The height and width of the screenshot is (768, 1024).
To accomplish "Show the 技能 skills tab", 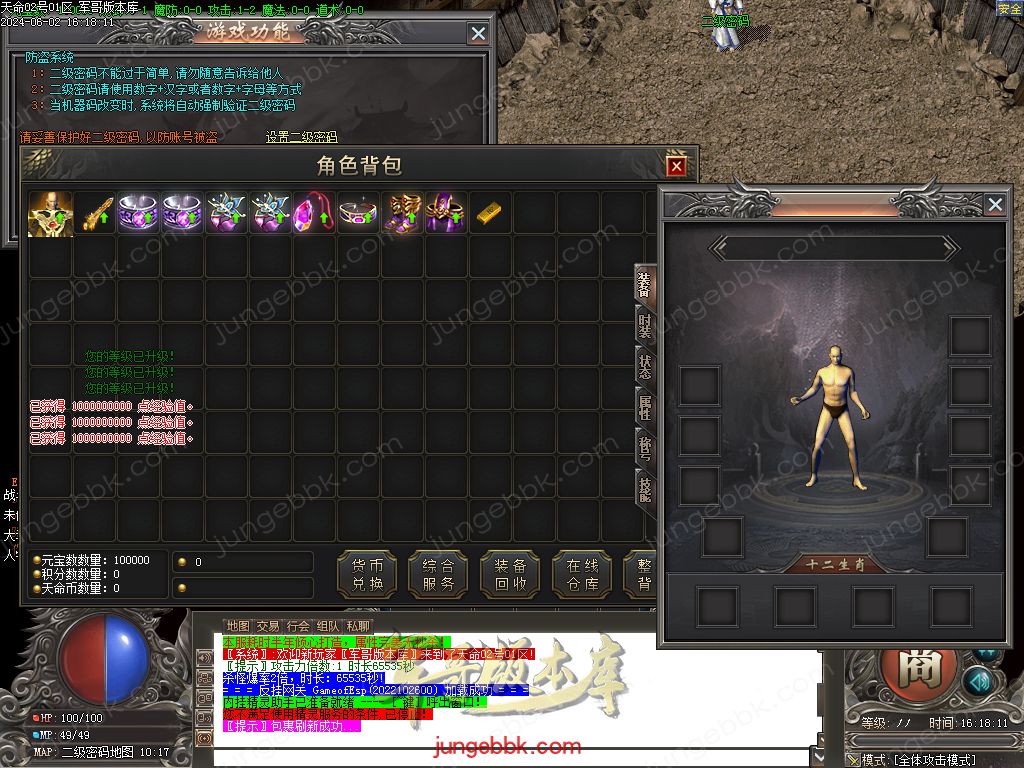I will click(645, 489).
